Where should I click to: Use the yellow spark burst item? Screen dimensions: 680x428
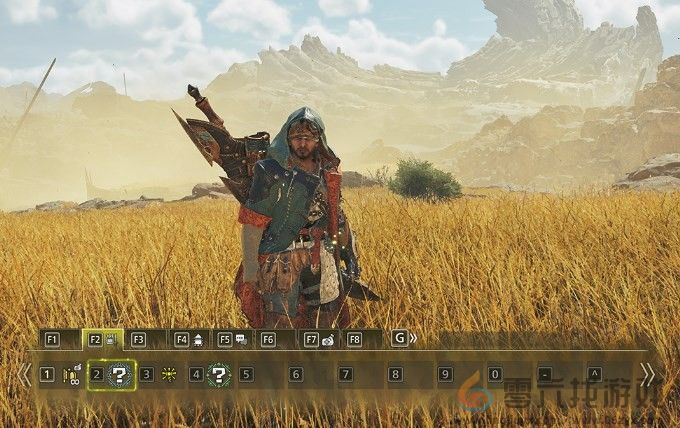pyautogui.click(x=169, y=375)
